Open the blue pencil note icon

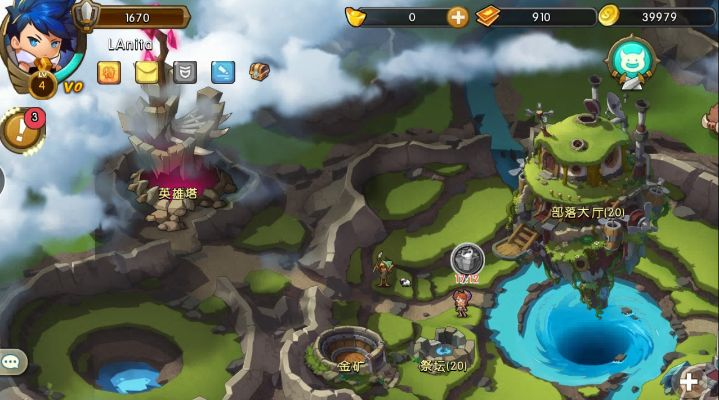[223, 72]
